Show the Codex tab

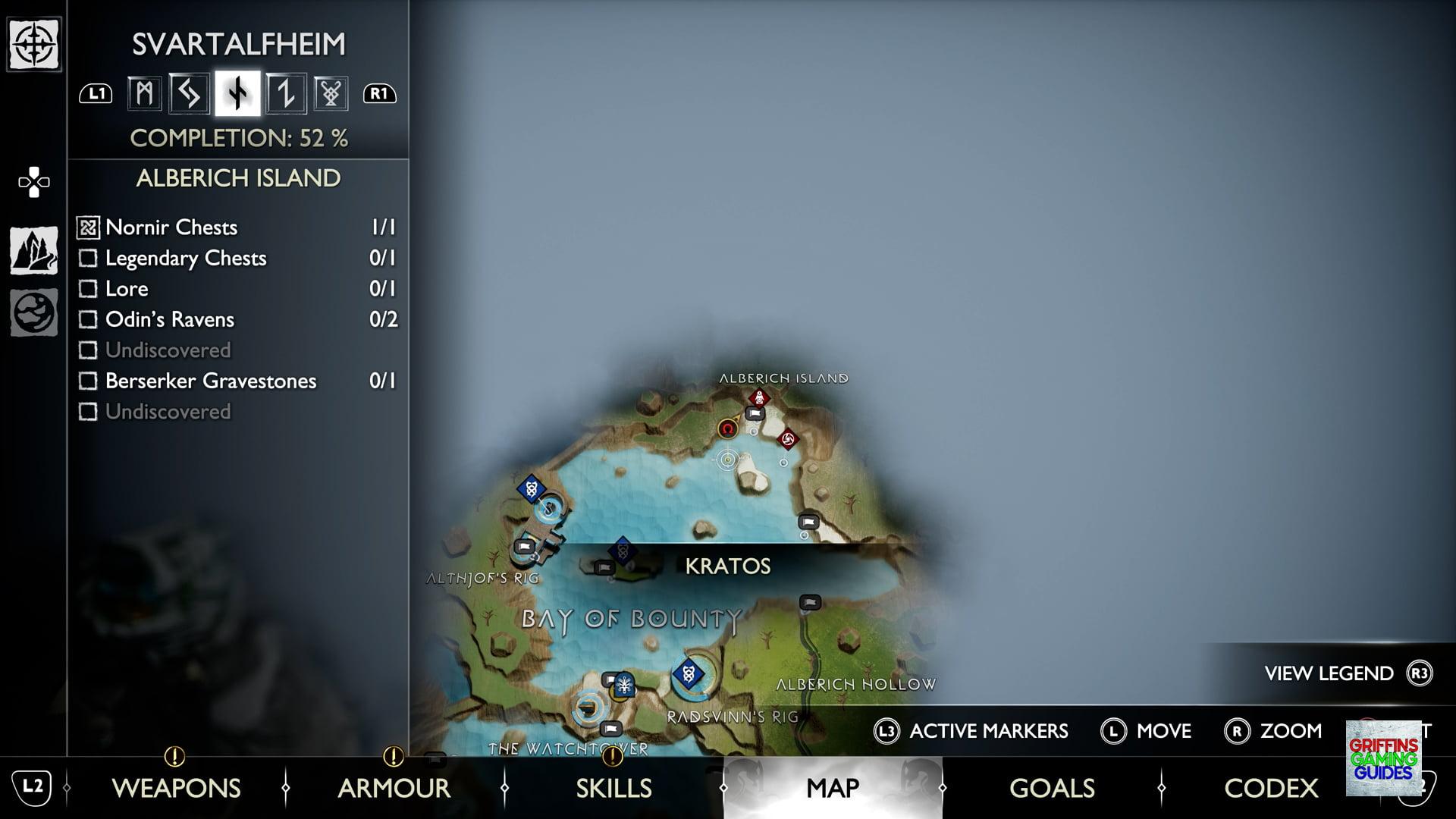1271,788
